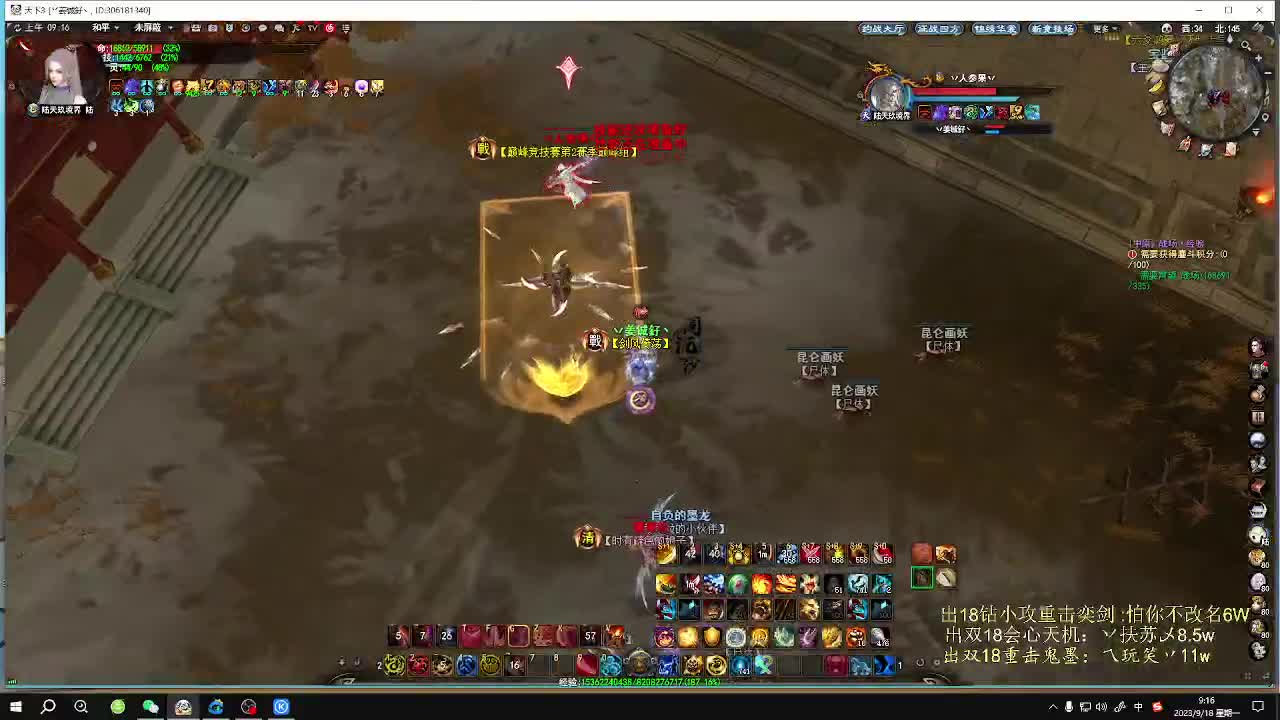Select the golden shield skill icon

(711, 637)
